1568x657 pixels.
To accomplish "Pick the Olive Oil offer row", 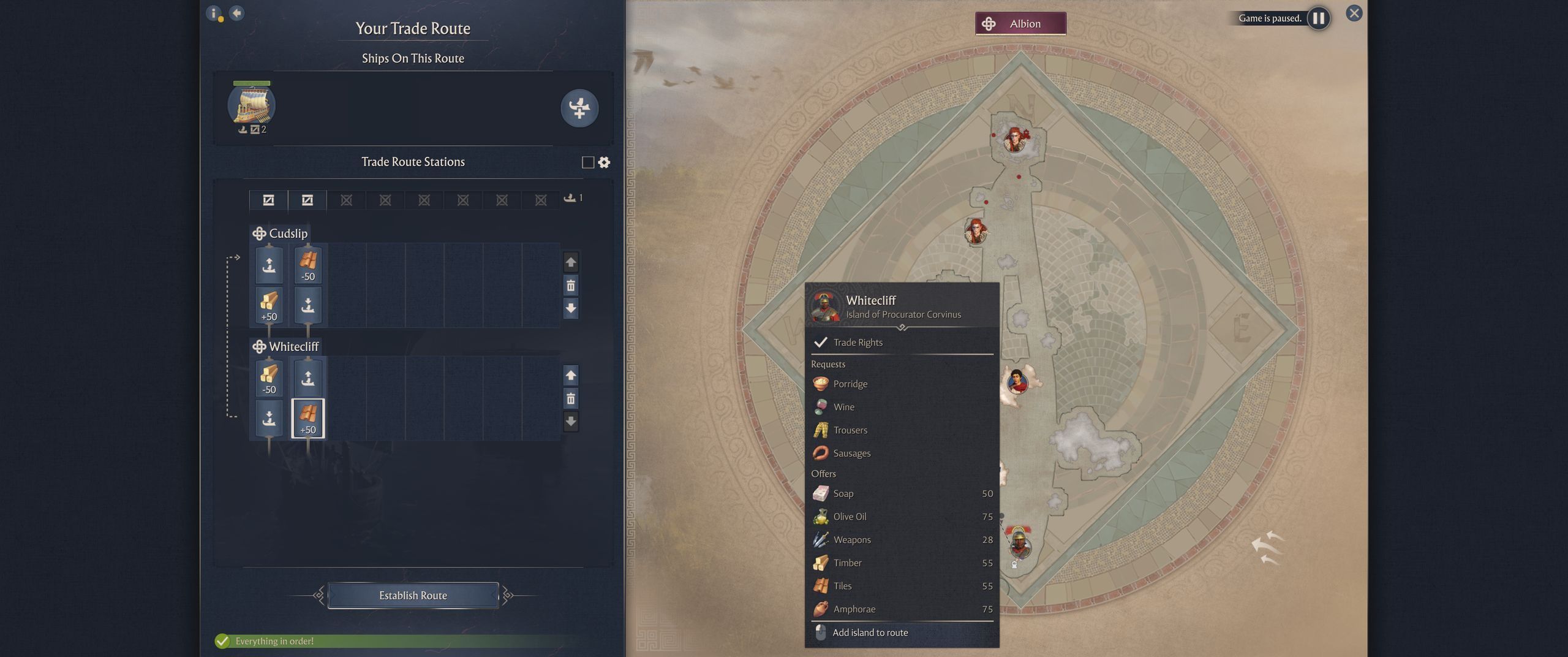I will [x=902, y=517].
